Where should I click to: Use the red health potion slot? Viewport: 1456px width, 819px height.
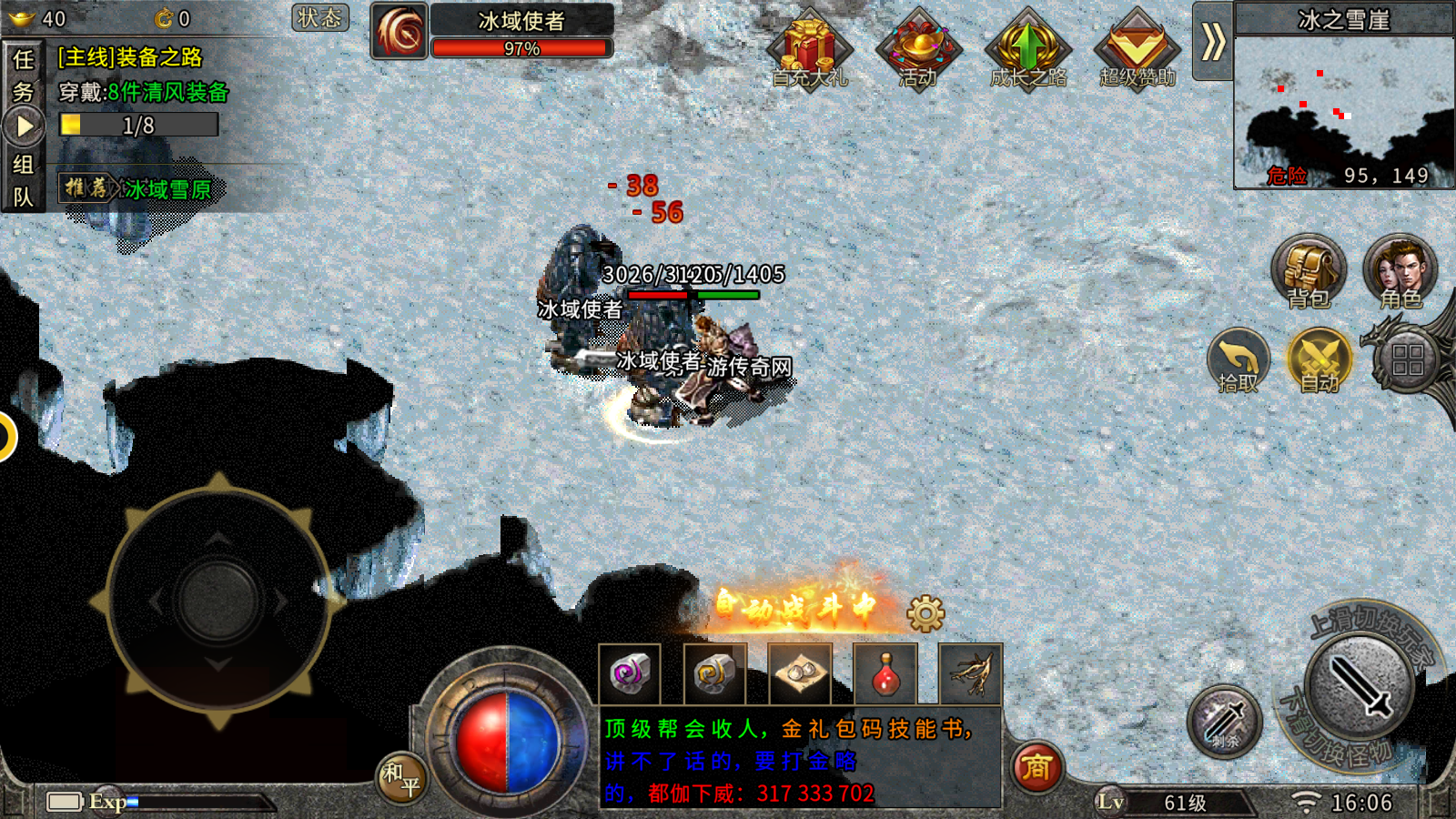click(x=885, y=674)
